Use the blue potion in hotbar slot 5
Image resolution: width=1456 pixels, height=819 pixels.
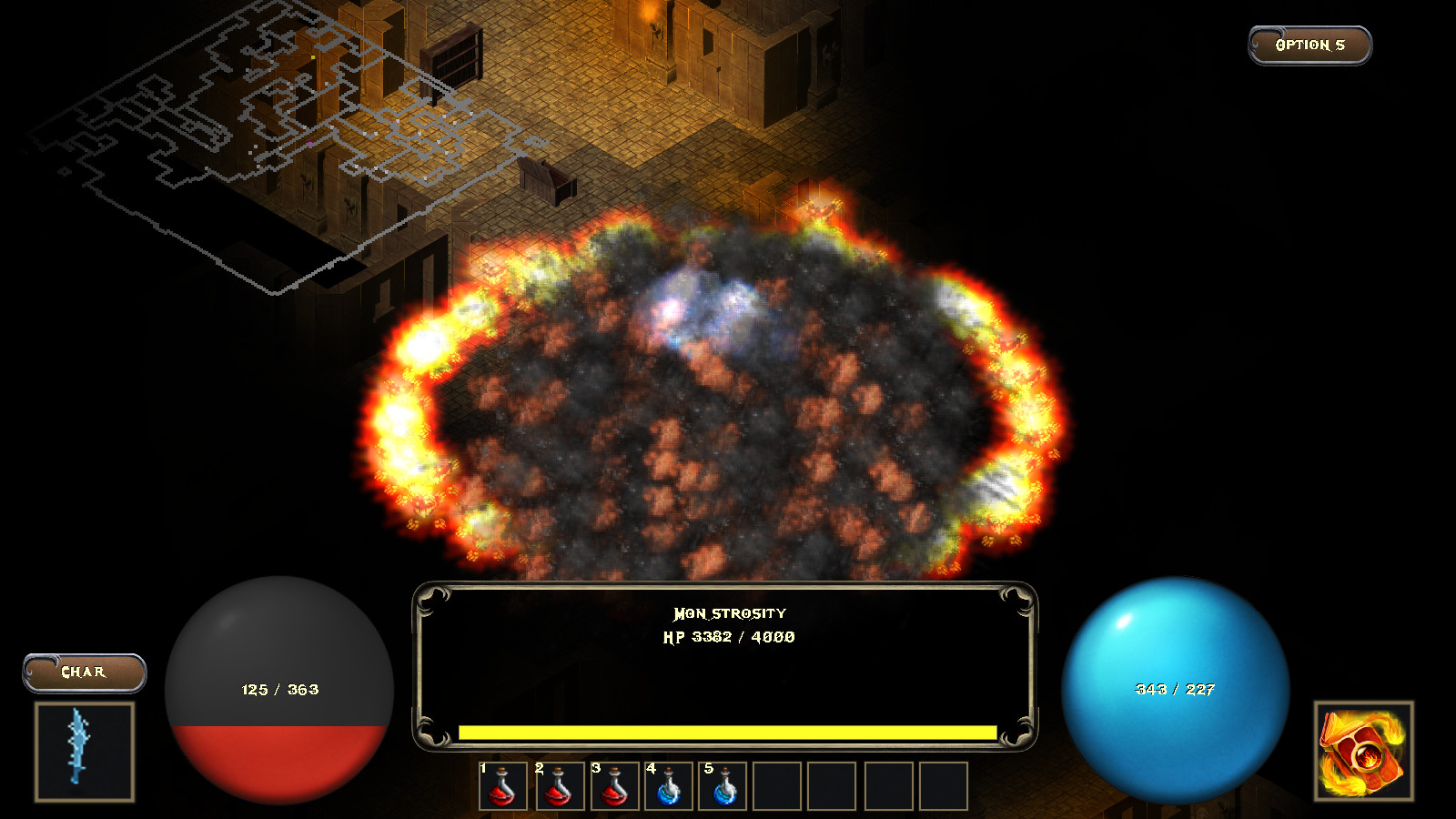[723, 787]
